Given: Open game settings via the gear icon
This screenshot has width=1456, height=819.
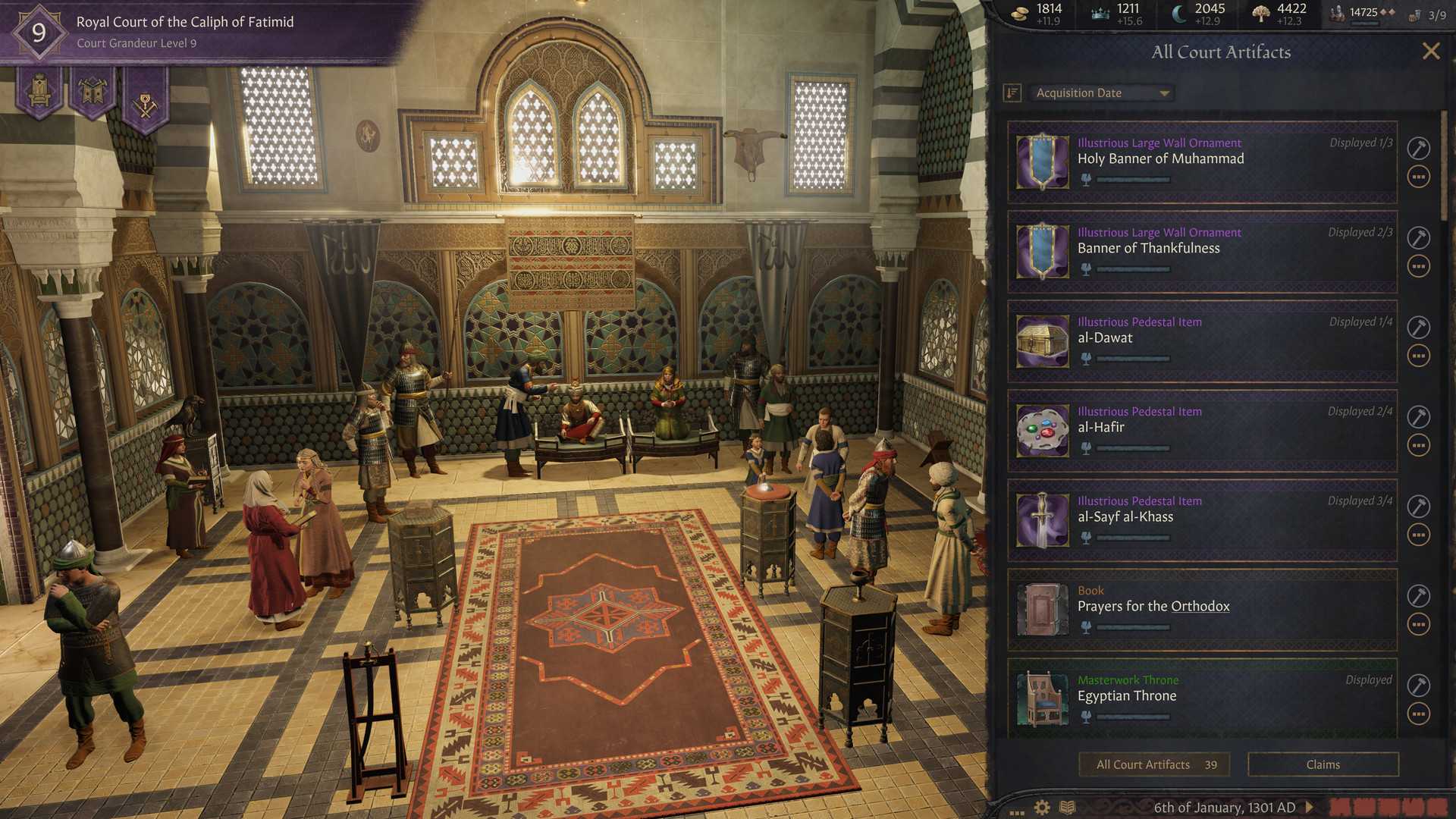Looking at the screenshot, I should [x=1040, y=807].
